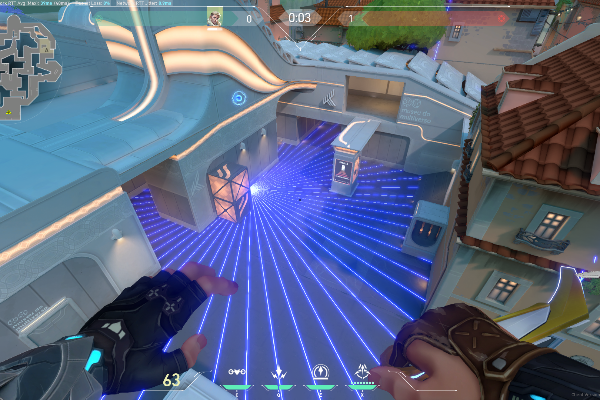
Task: Trigger the circular emblem signature ability
Action: 322,372
